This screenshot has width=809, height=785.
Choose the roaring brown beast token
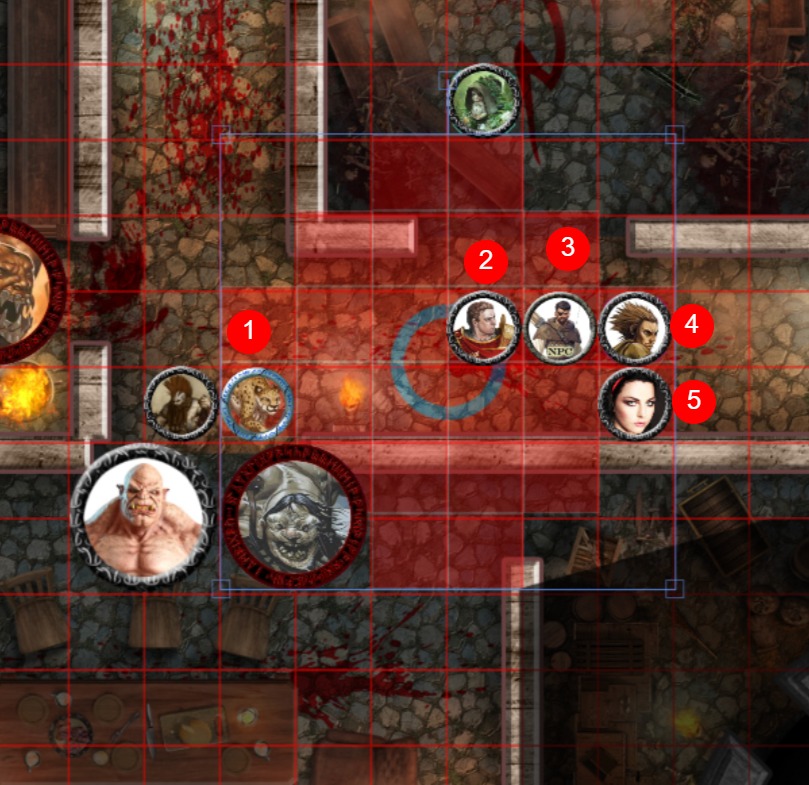click(x=22, y=290)
